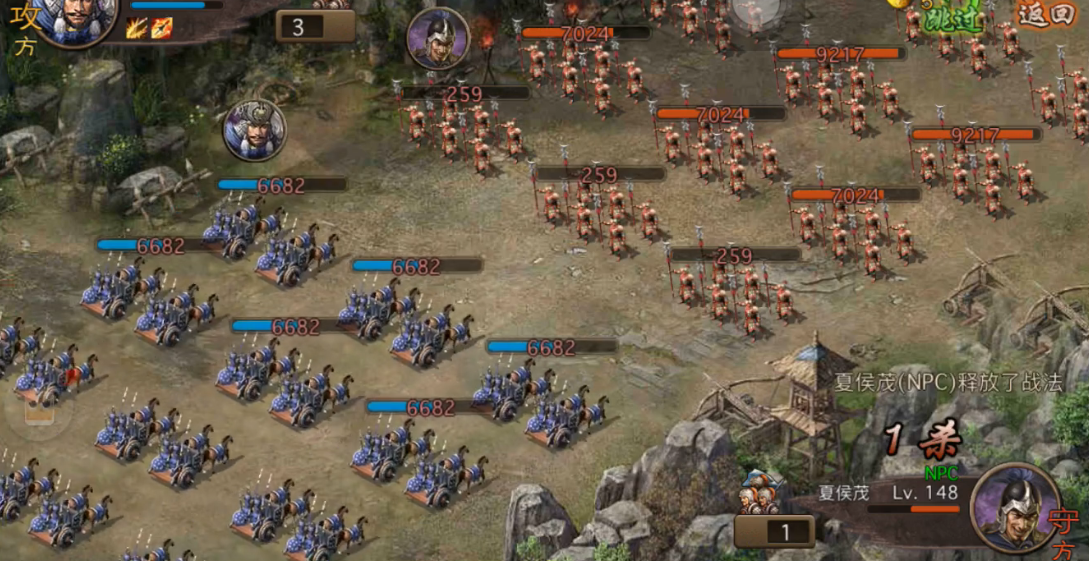Skip the battle with the green 跳过 button
This screenshot has width=1089, height=561.
tap(955, 18)
